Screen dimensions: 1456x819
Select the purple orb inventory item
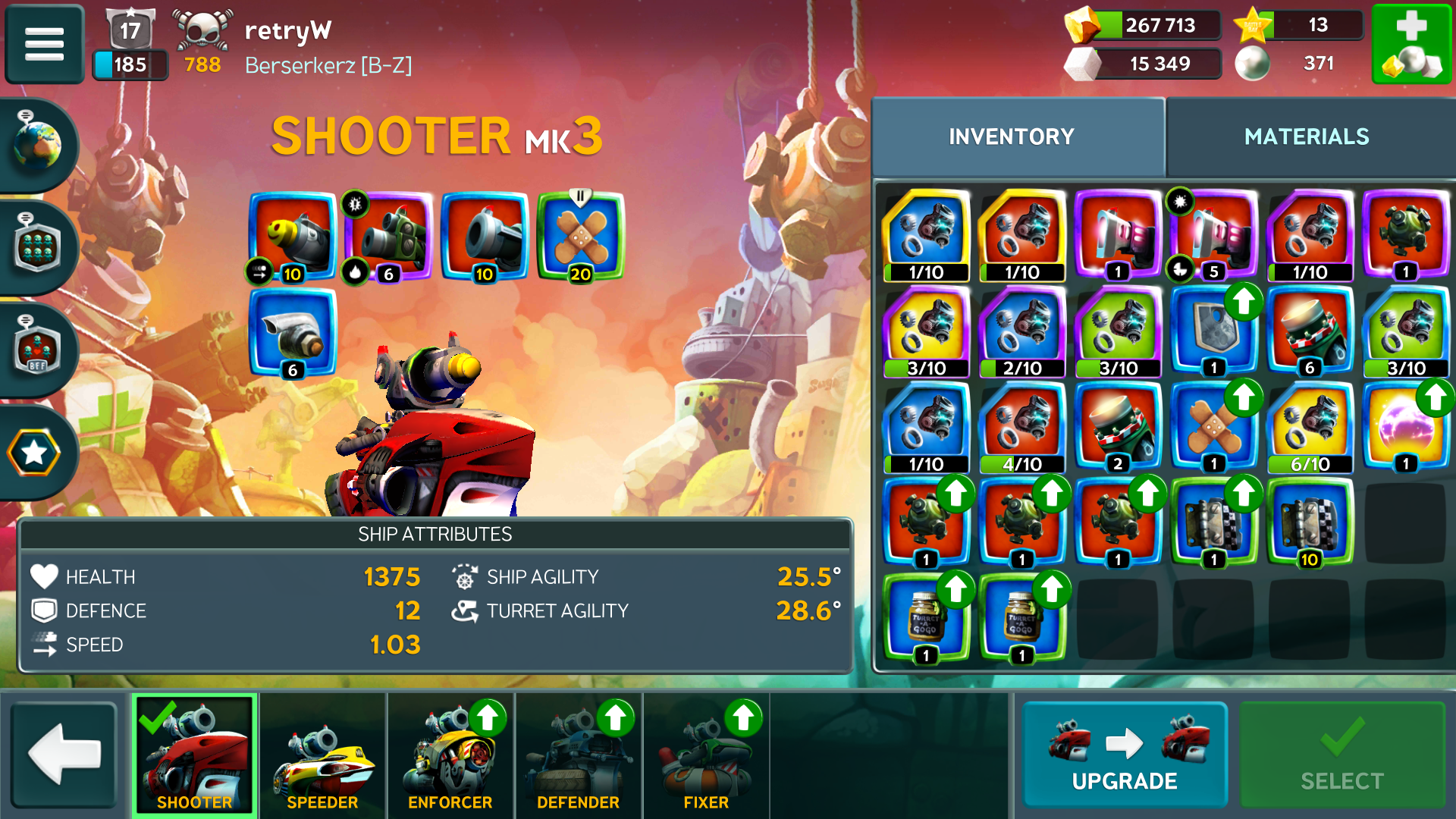[x=1405, y=427]
